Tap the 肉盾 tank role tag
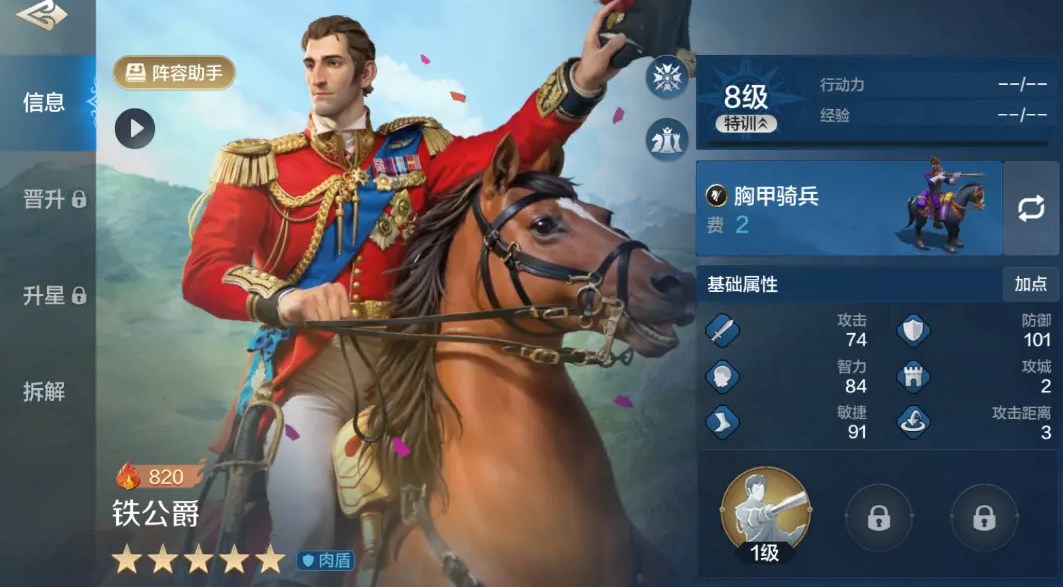Screen dimensions: 1063x587 tap(325, 560)
